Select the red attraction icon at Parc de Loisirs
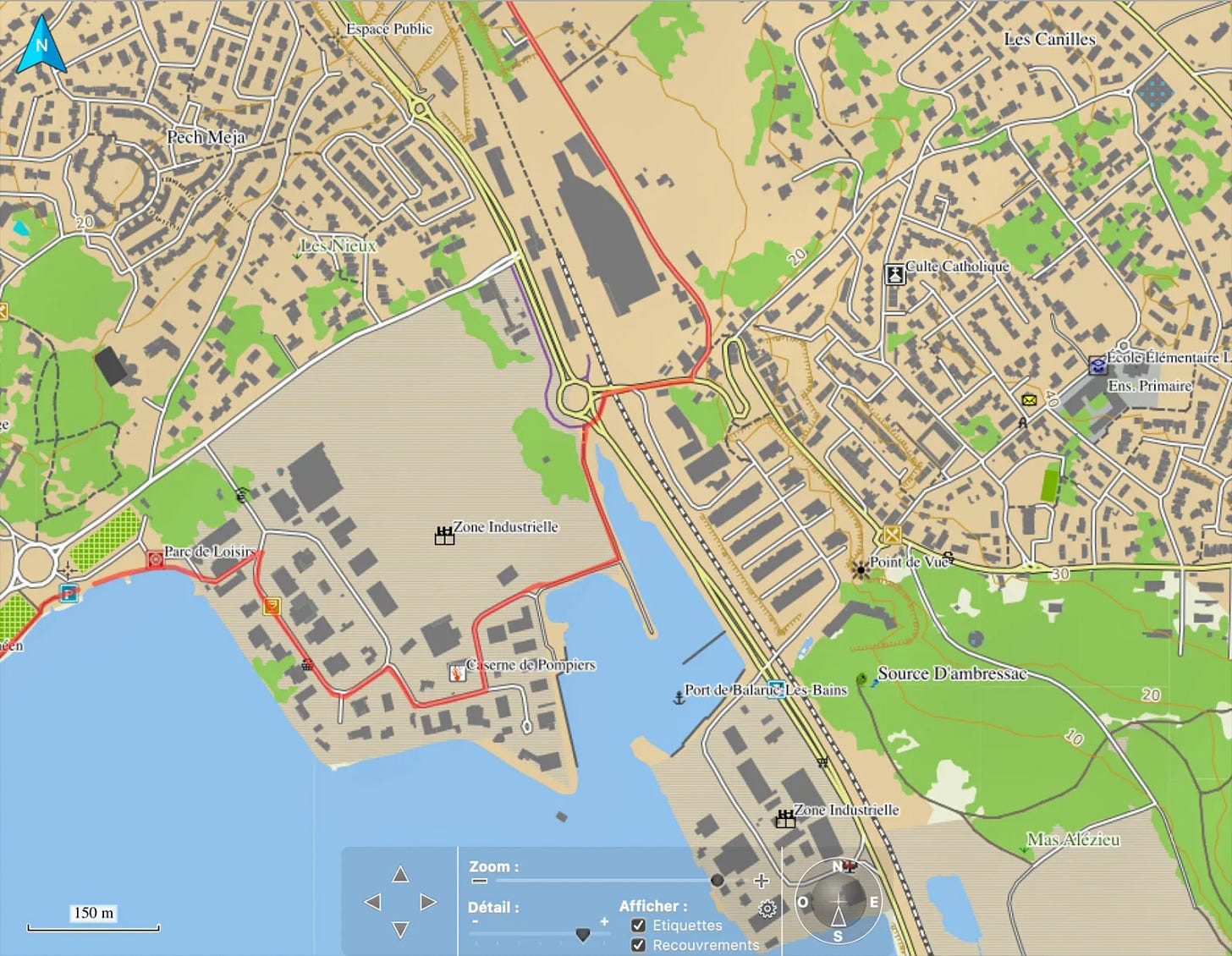 pos(157,558)
